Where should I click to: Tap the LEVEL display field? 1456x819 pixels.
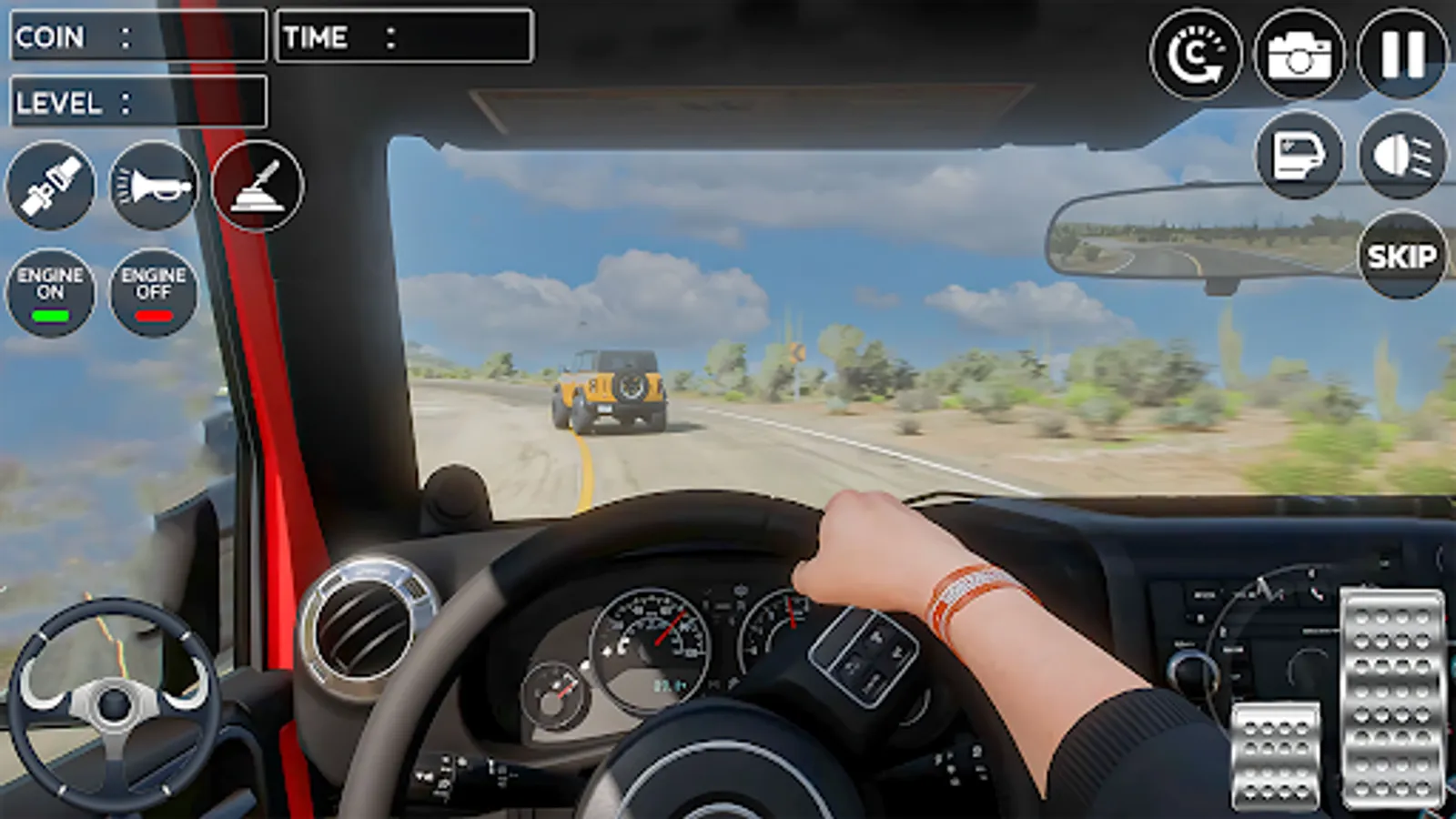136,102
